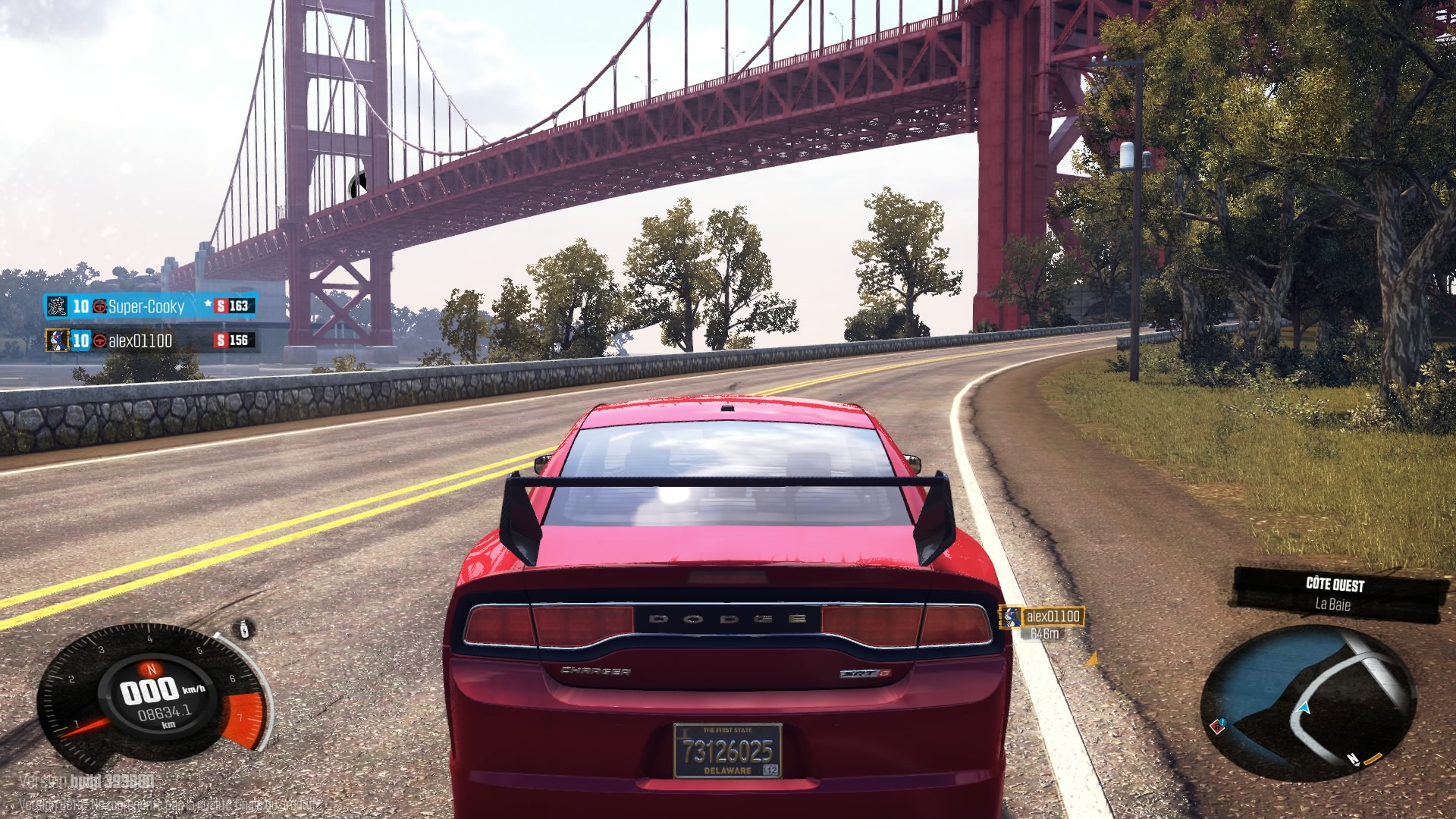This screenshot has height=819, width=1456.
Task: Click the blue player arrow on the minimap
Action: click(1304, 708)
